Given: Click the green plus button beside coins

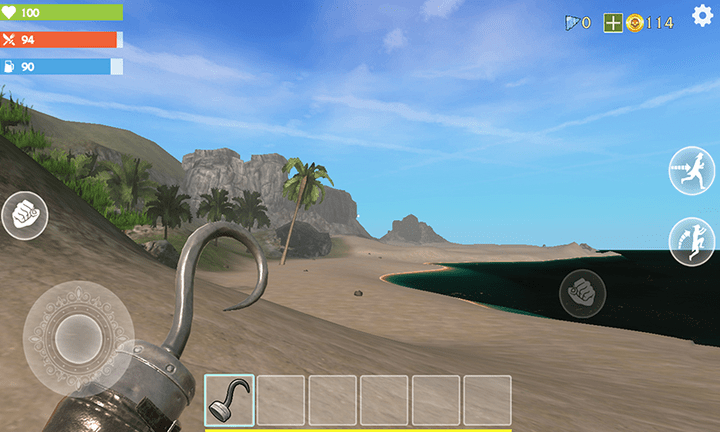Looking at the screenshot, I should (613, 22).
